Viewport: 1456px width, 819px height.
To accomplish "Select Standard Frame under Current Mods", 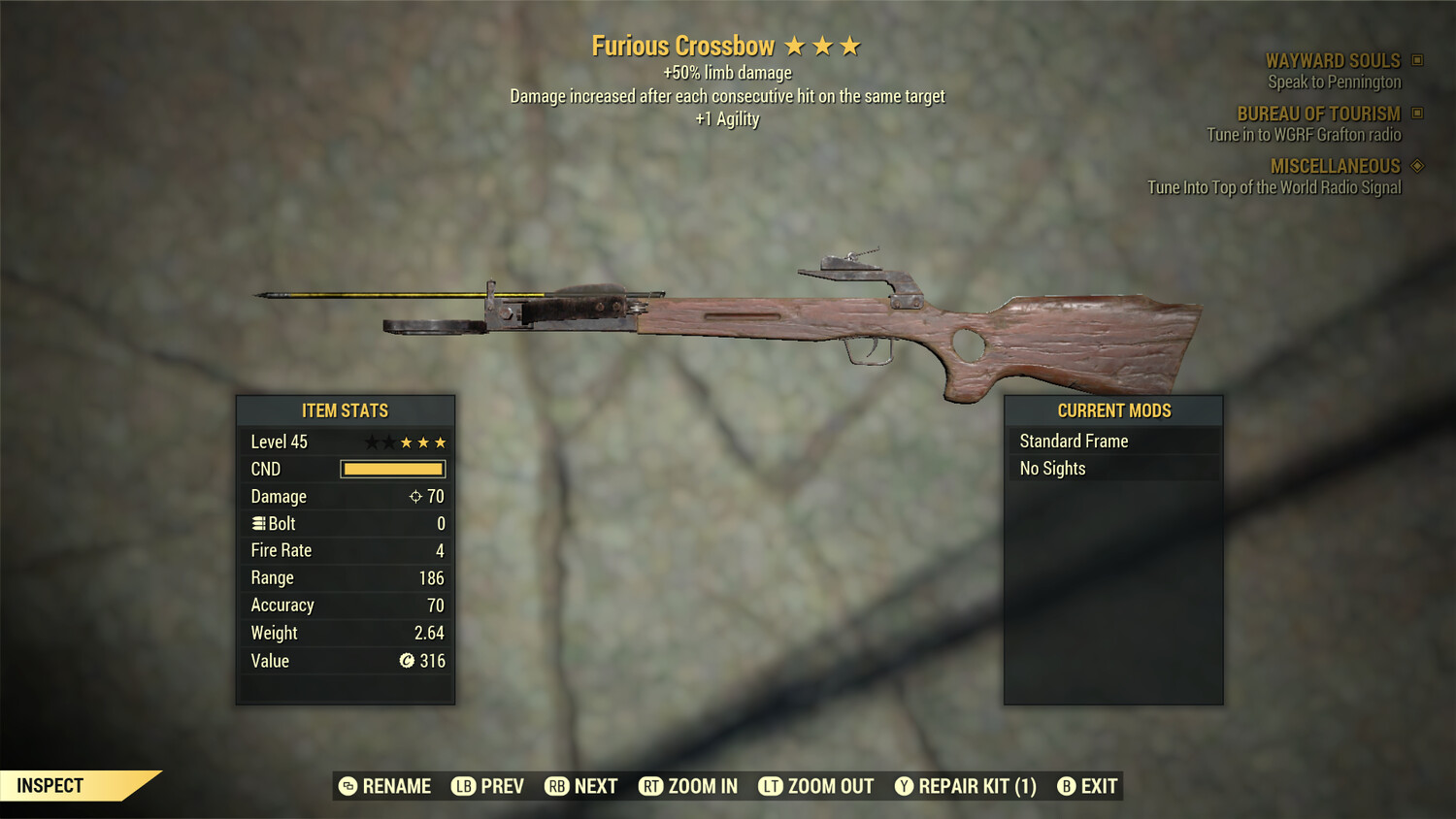I will click(1074, 440).
